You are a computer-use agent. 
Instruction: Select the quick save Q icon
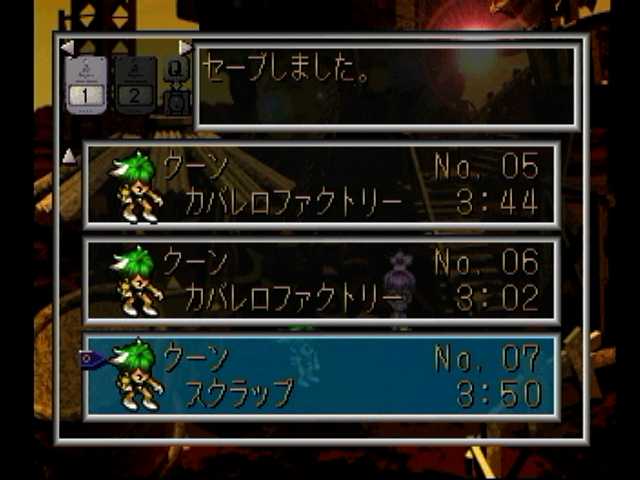click(x=176, y=72)
